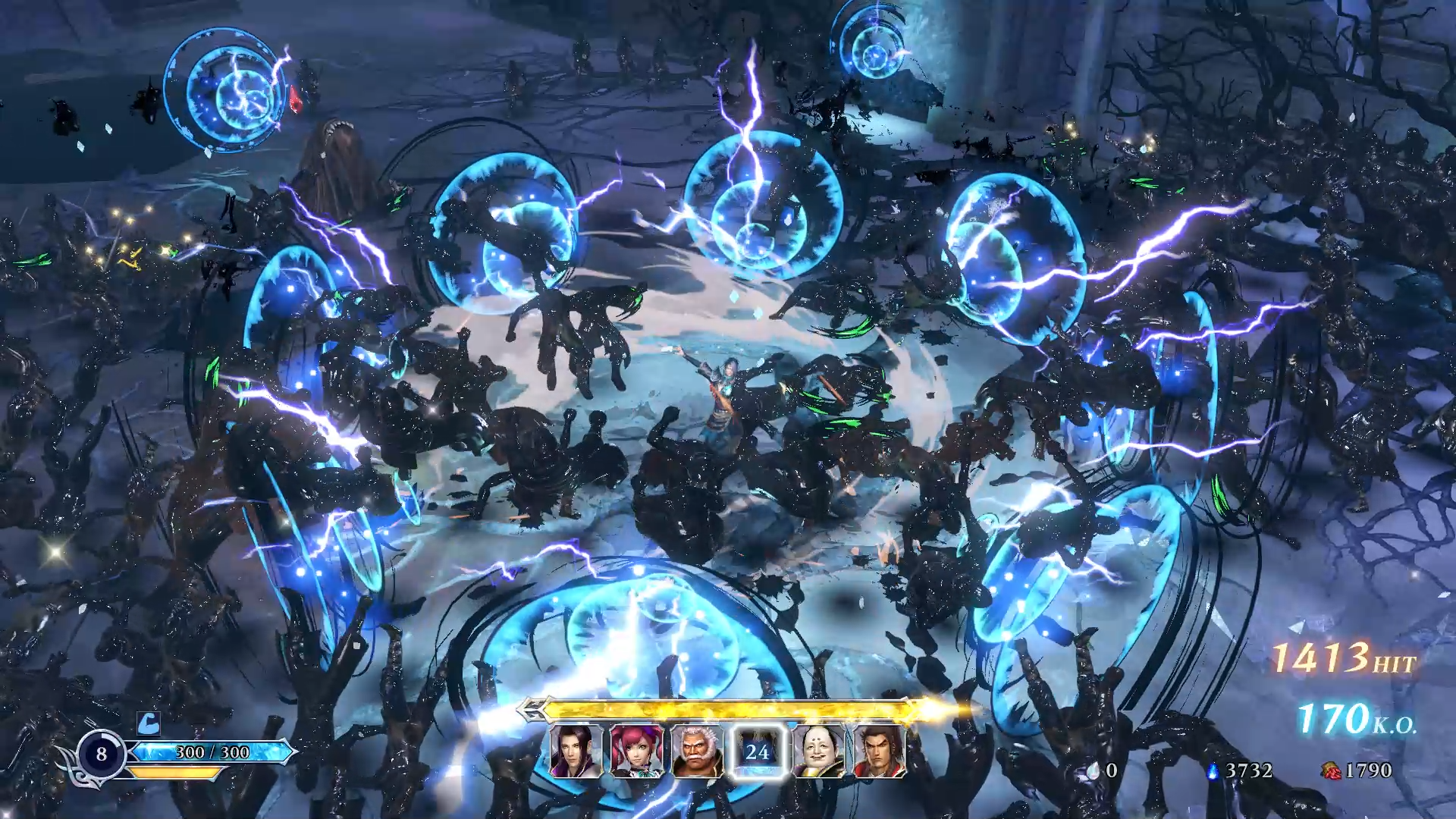This screenshot has height=819, width=1456.
Task: Choose the dark-haired scowling warrior portrait
Action: tap(879, 752)
